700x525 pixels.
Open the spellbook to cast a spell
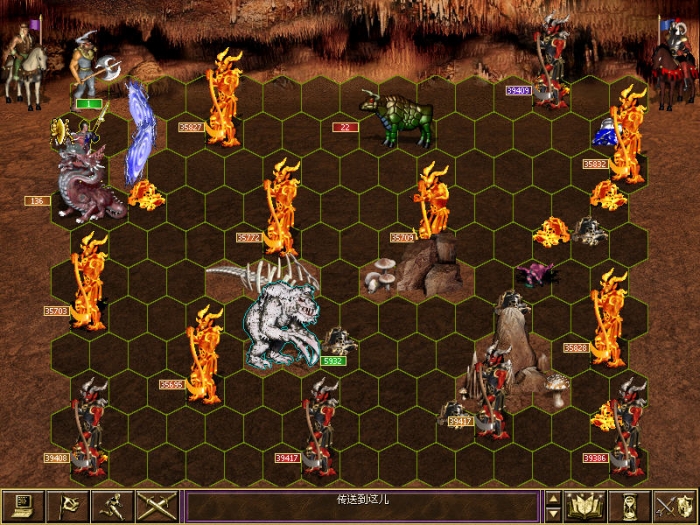pos(586,506)
